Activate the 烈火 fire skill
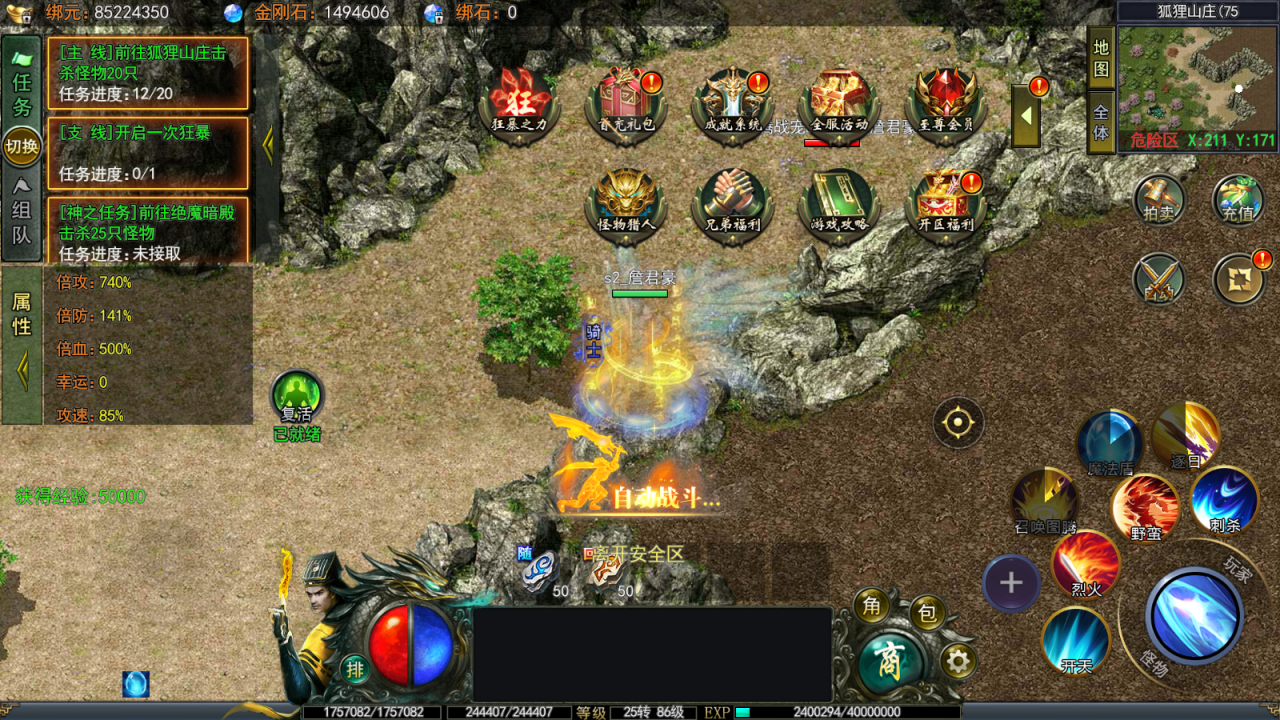1280x720 pixels. 1086,565
